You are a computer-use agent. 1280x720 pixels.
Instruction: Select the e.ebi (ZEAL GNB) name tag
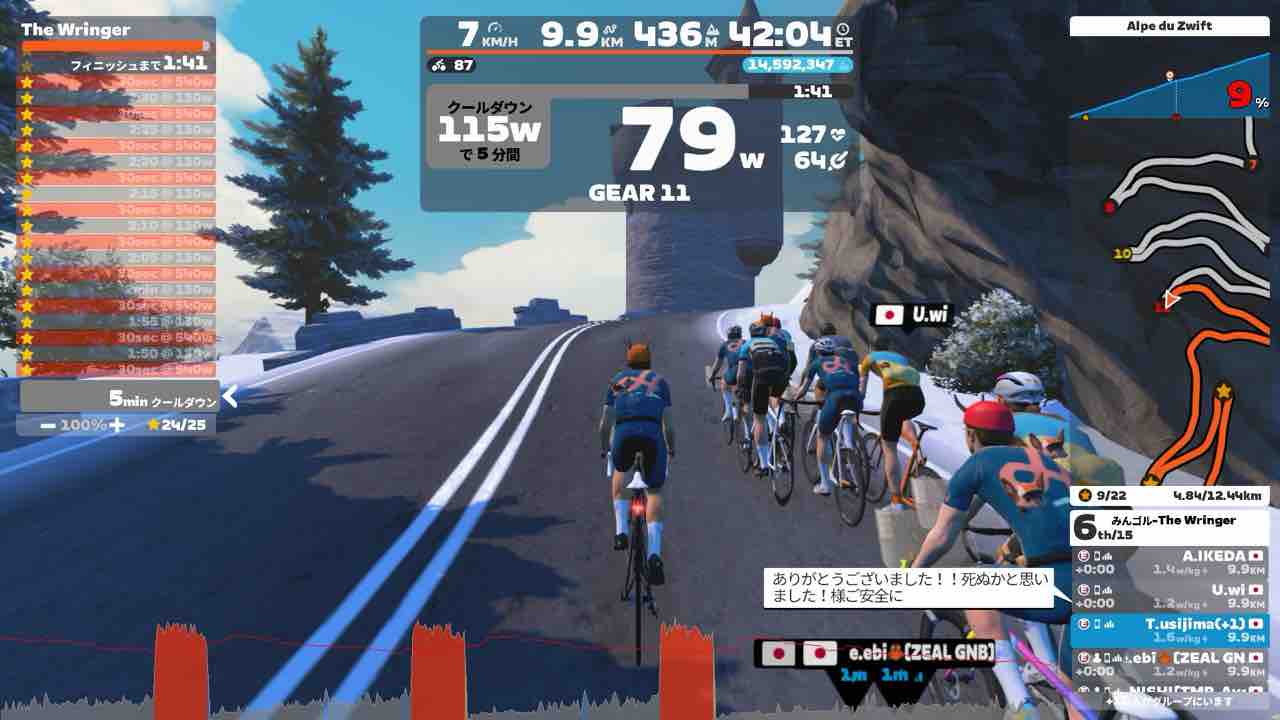coord(875,653)
